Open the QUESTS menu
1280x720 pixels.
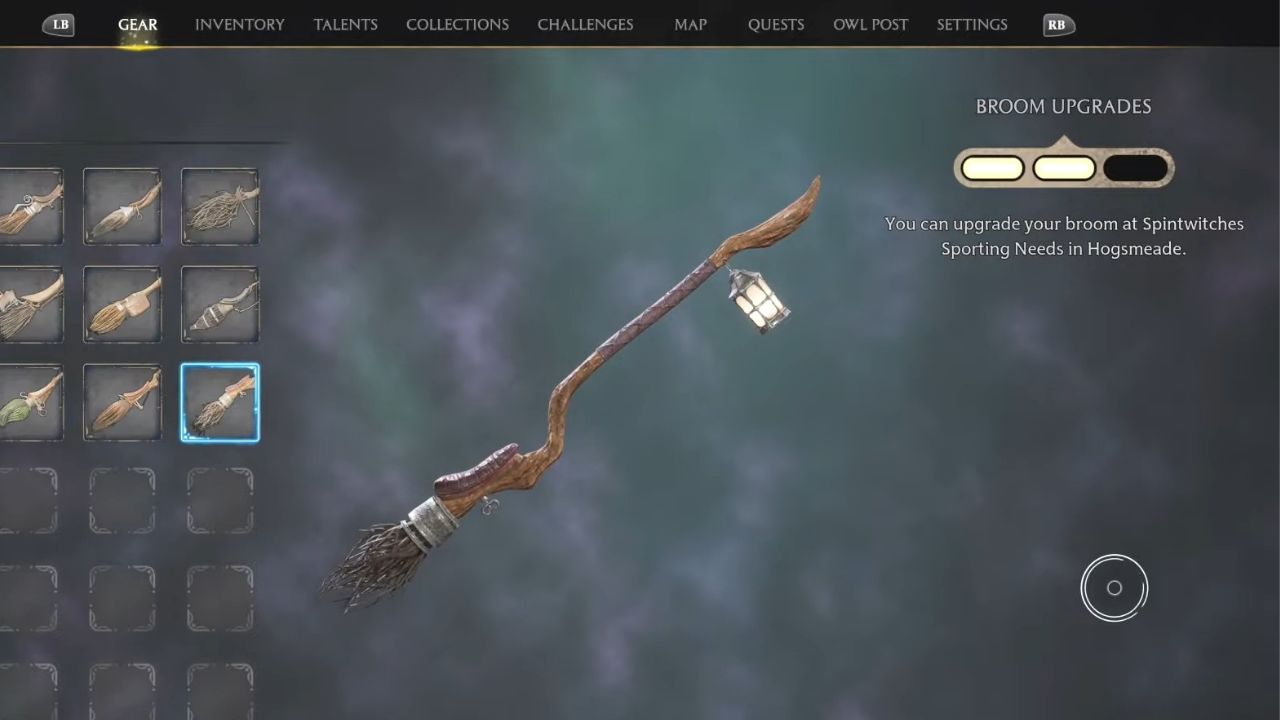click(x=776, y=24)
